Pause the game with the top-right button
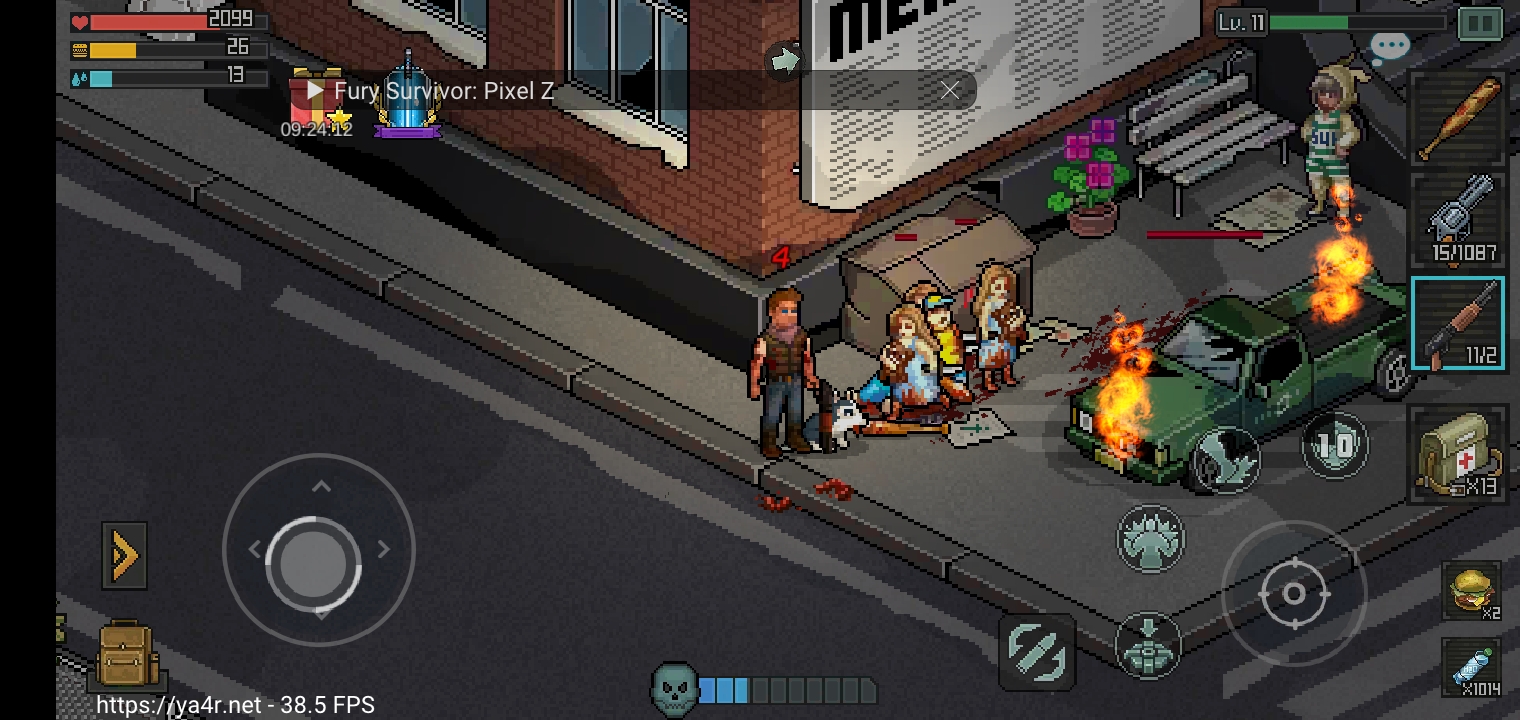This screenshot has width=1520, height=720. (1480, 23)
